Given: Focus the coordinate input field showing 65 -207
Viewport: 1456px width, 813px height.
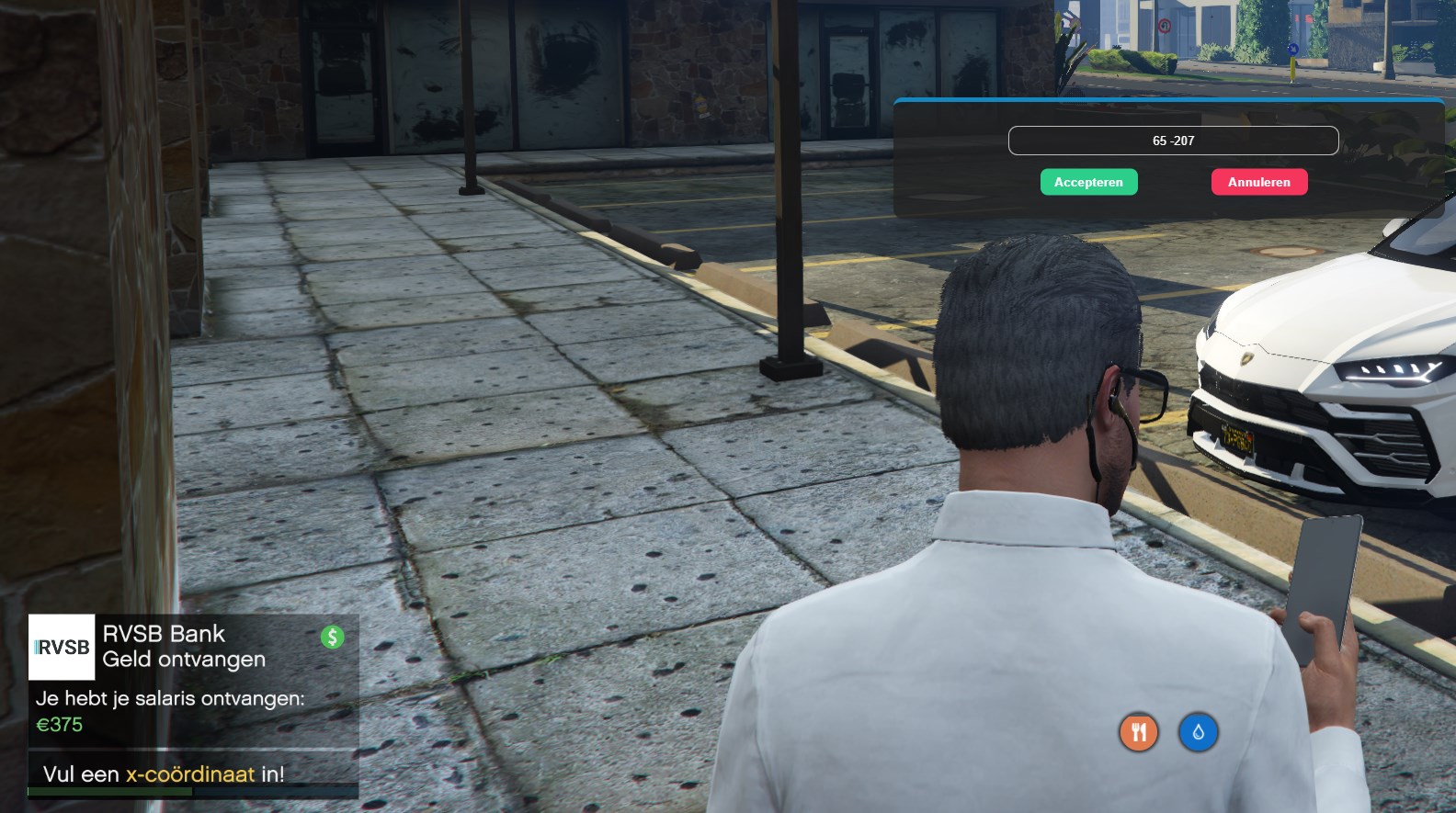Looking at the screenshot, I should click(1173, 141).
